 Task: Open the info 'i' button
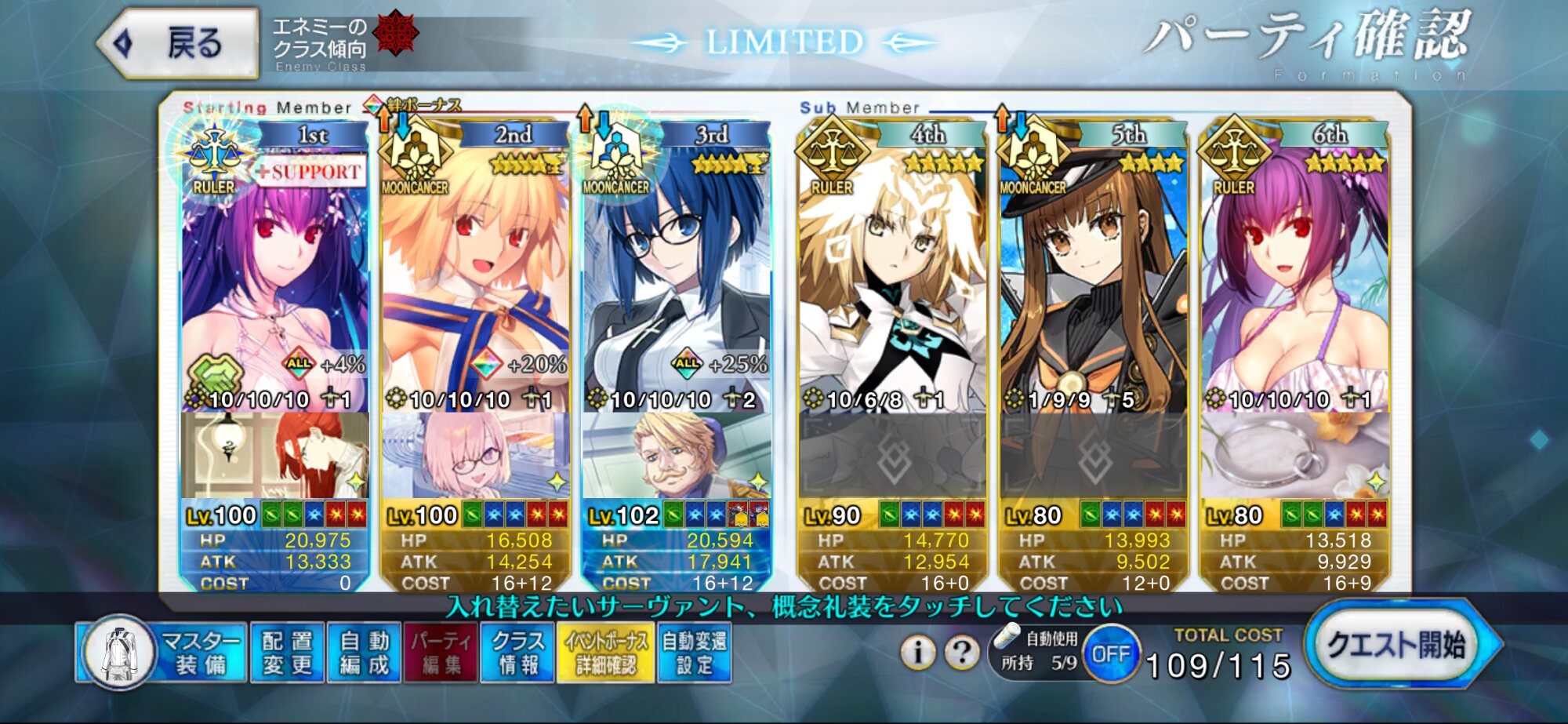tap(917, 652)
